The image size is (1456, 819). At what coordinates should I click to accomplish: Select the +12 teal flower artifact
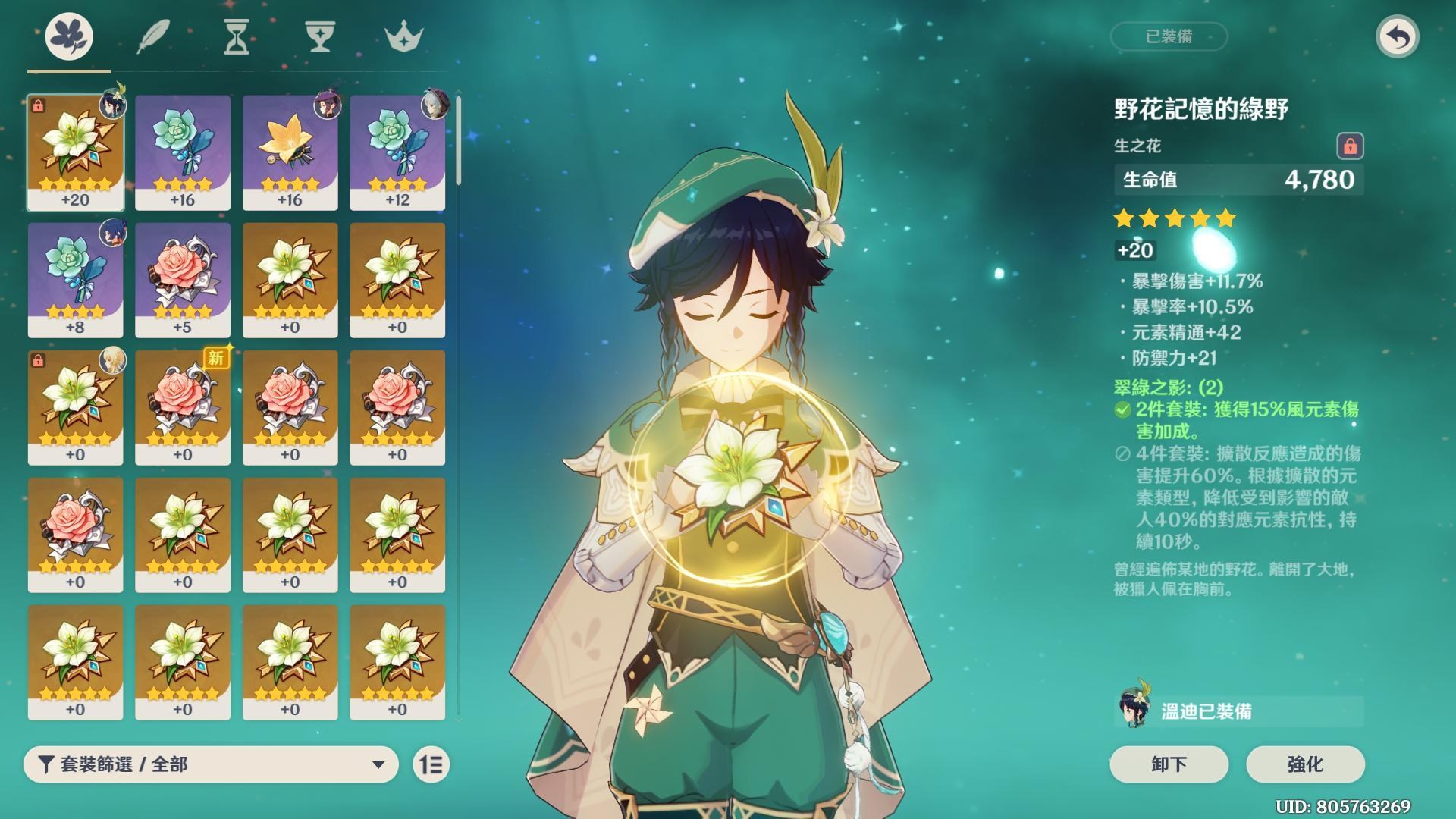(397, 152)
